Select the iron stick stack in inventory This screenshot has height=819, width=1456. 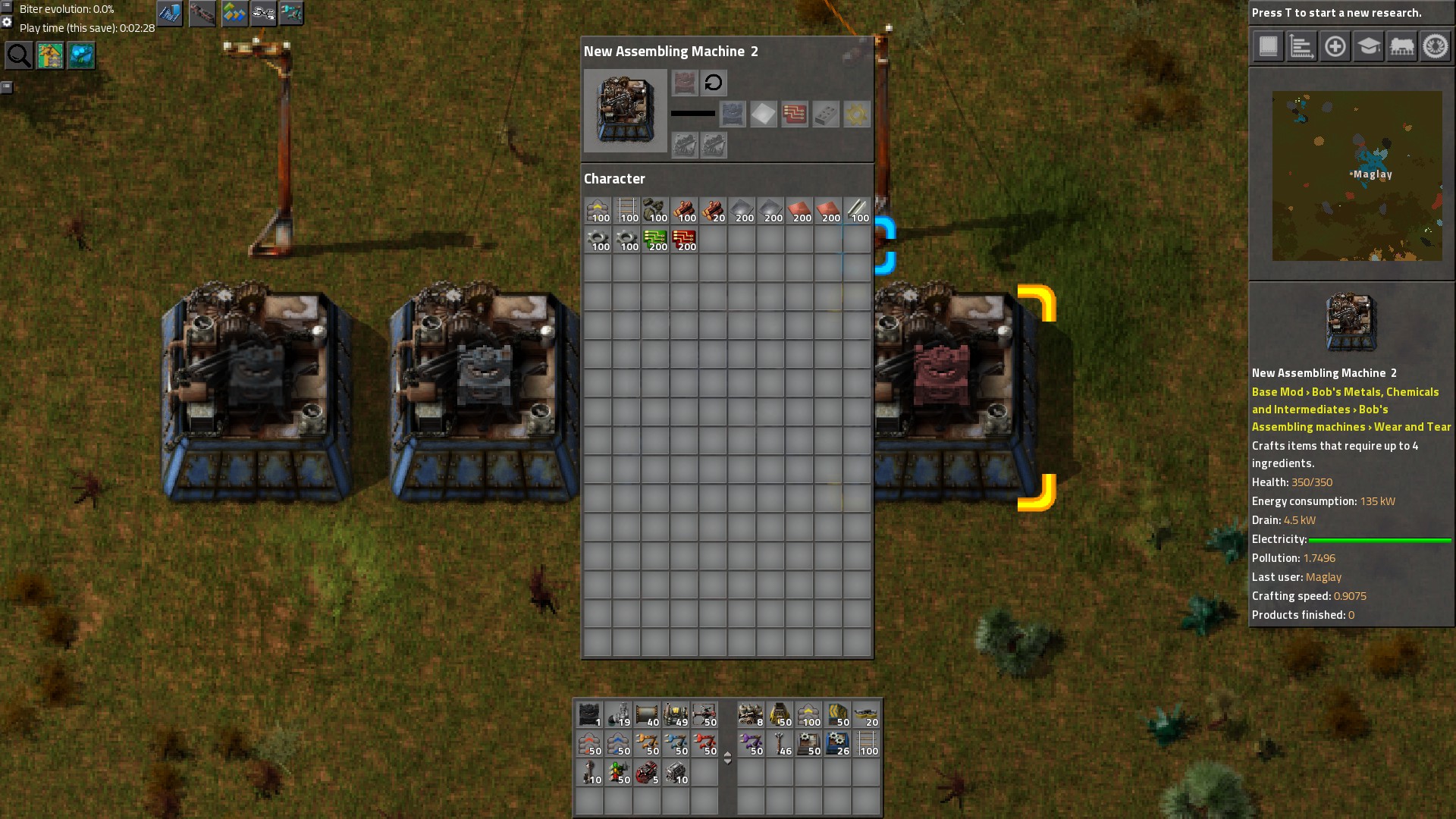857,210
